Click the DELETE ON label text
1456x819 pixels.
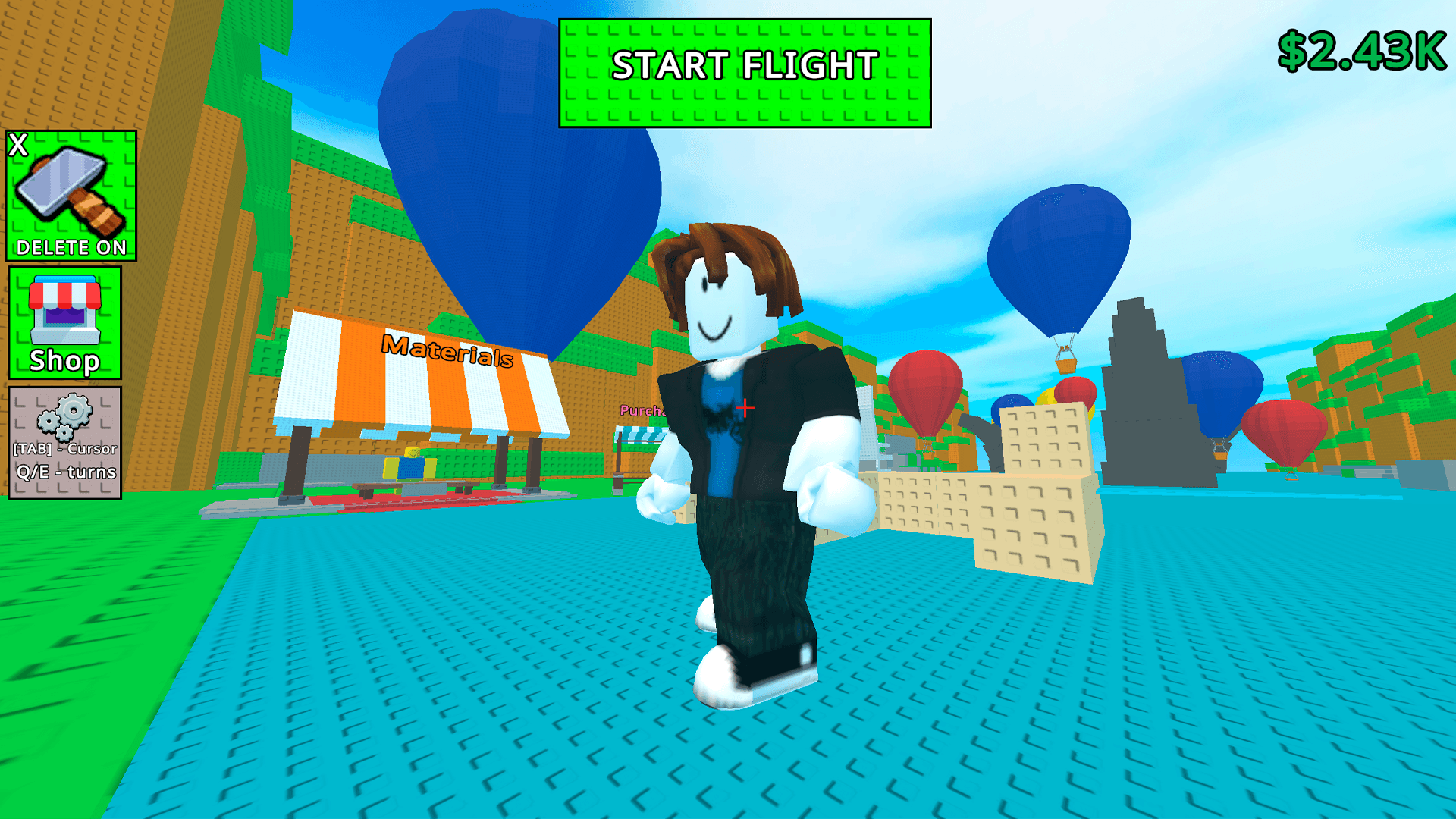click(x=70, y=246)
